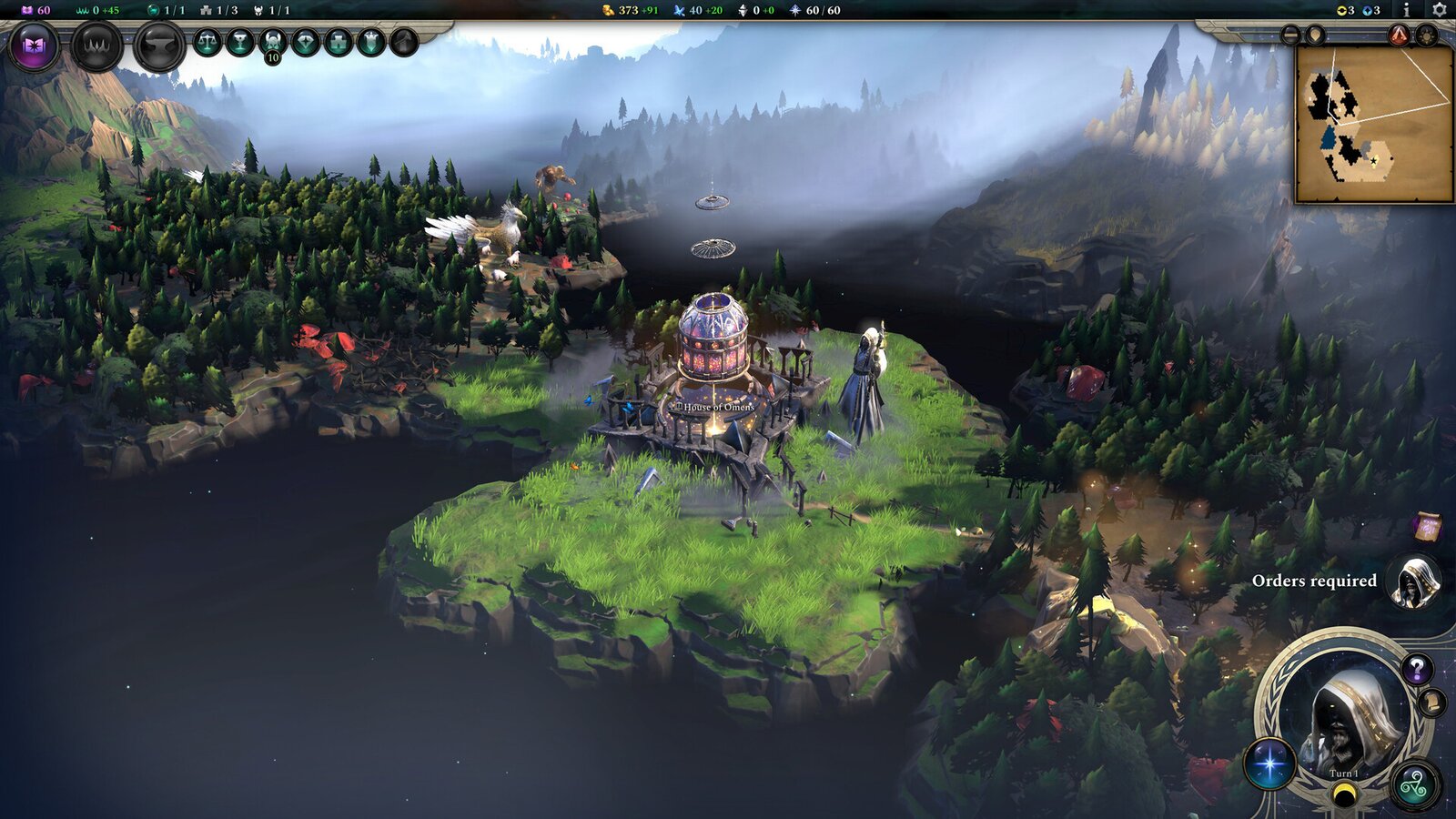Click the tower city icon in top bar
The width and height of the screenshot is (1456, 819).
(339, 43)
